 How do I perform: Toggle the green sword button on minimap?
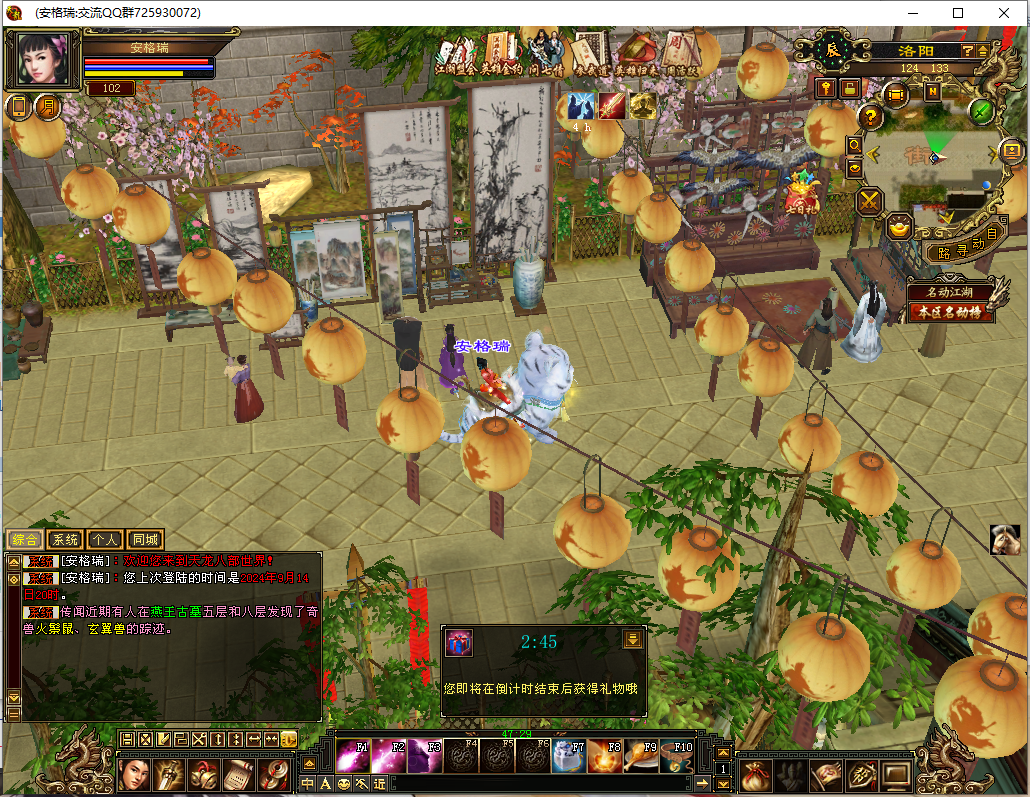click(982, 111)
